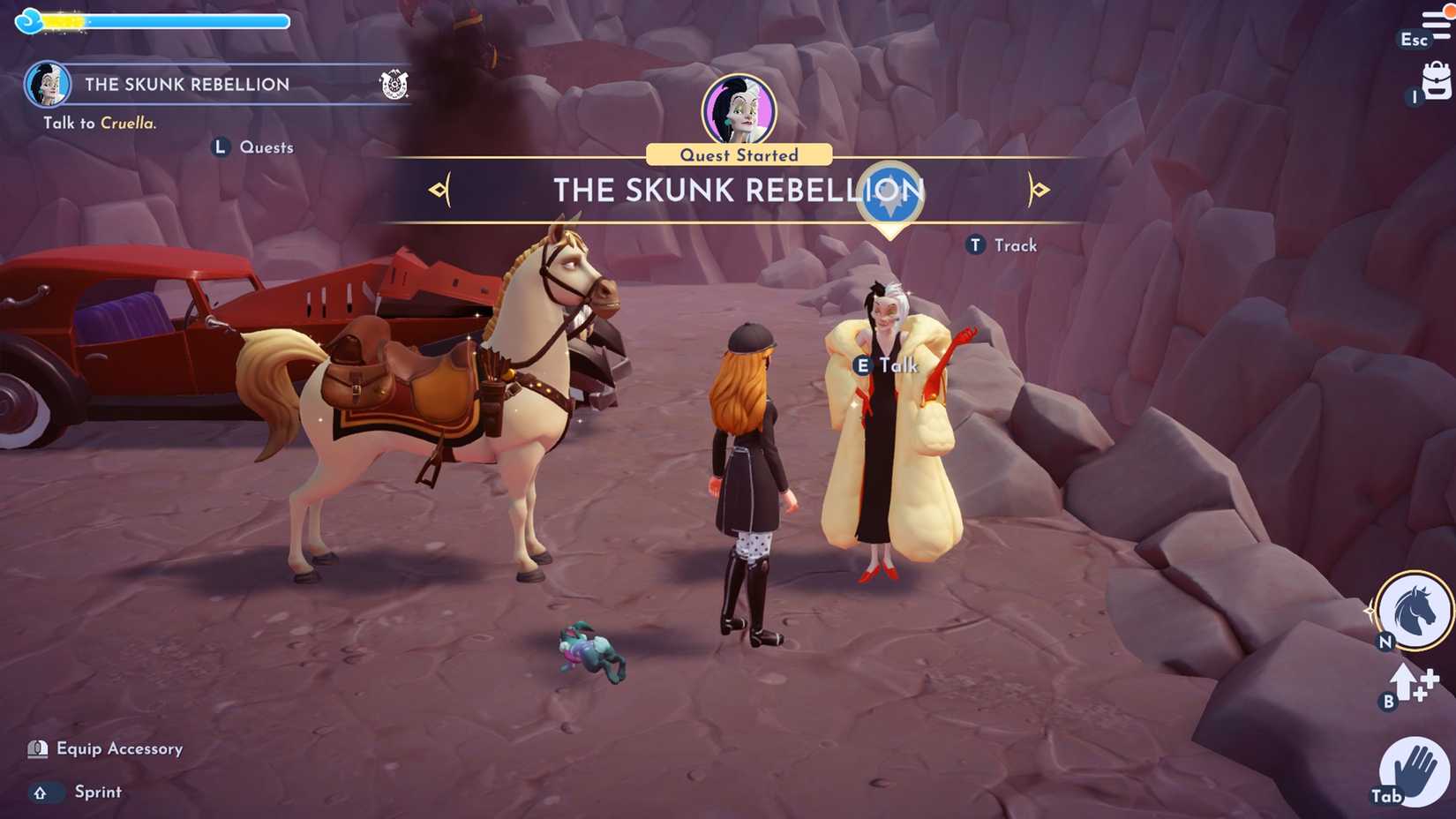Select the B upgrade arrow icon
Screen dimensions: 1456x819
click(1405, 687)
